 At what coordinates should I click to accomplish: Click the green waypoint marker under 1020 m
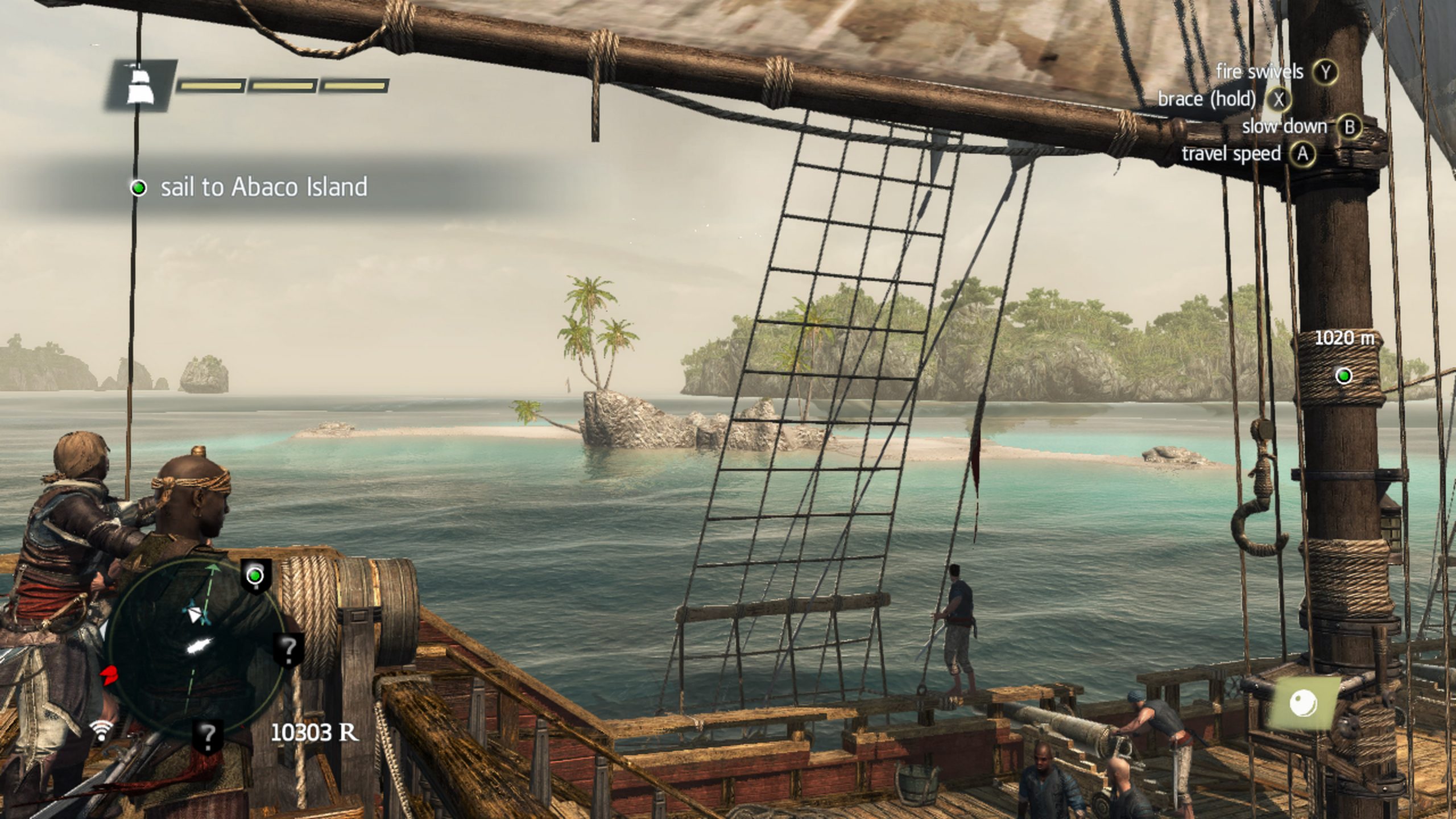1344,376
